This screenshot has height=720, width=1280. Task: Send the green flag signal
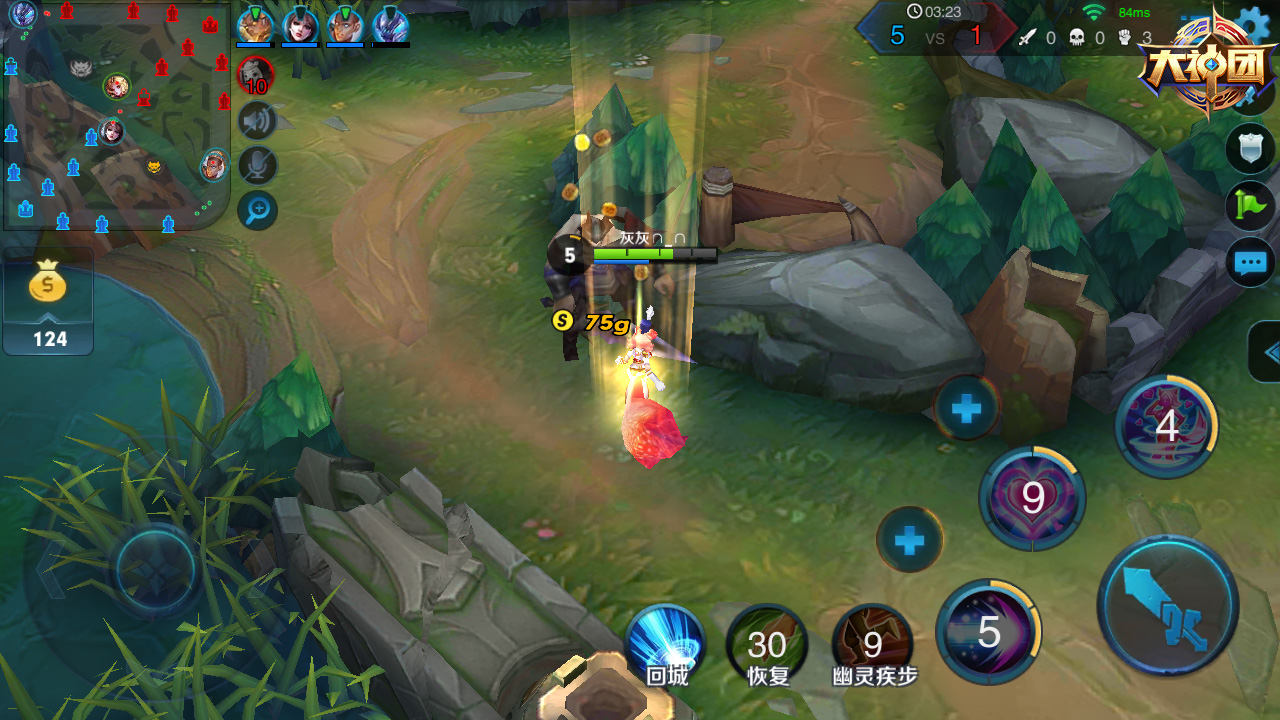[x=1250, y=205]
